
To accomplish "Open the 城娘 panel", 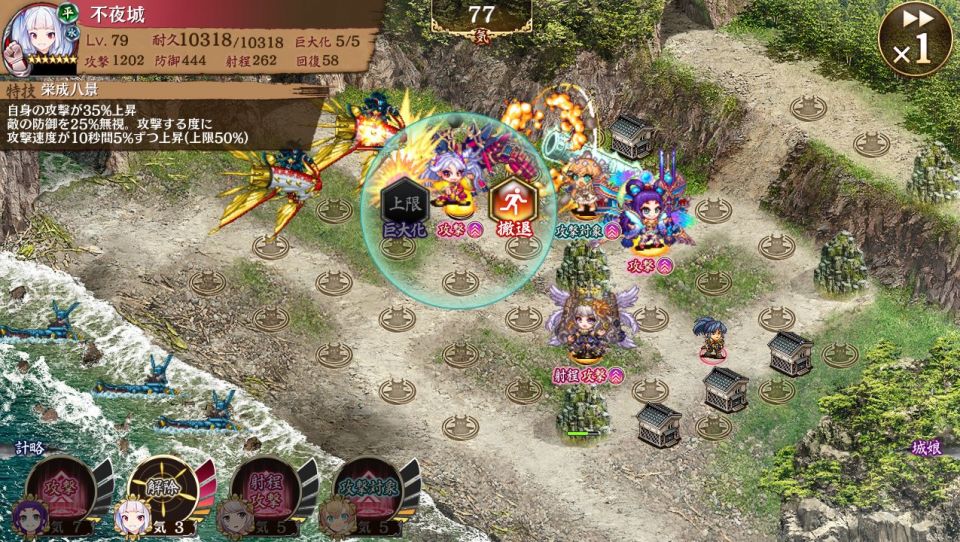I will [926, 449].
